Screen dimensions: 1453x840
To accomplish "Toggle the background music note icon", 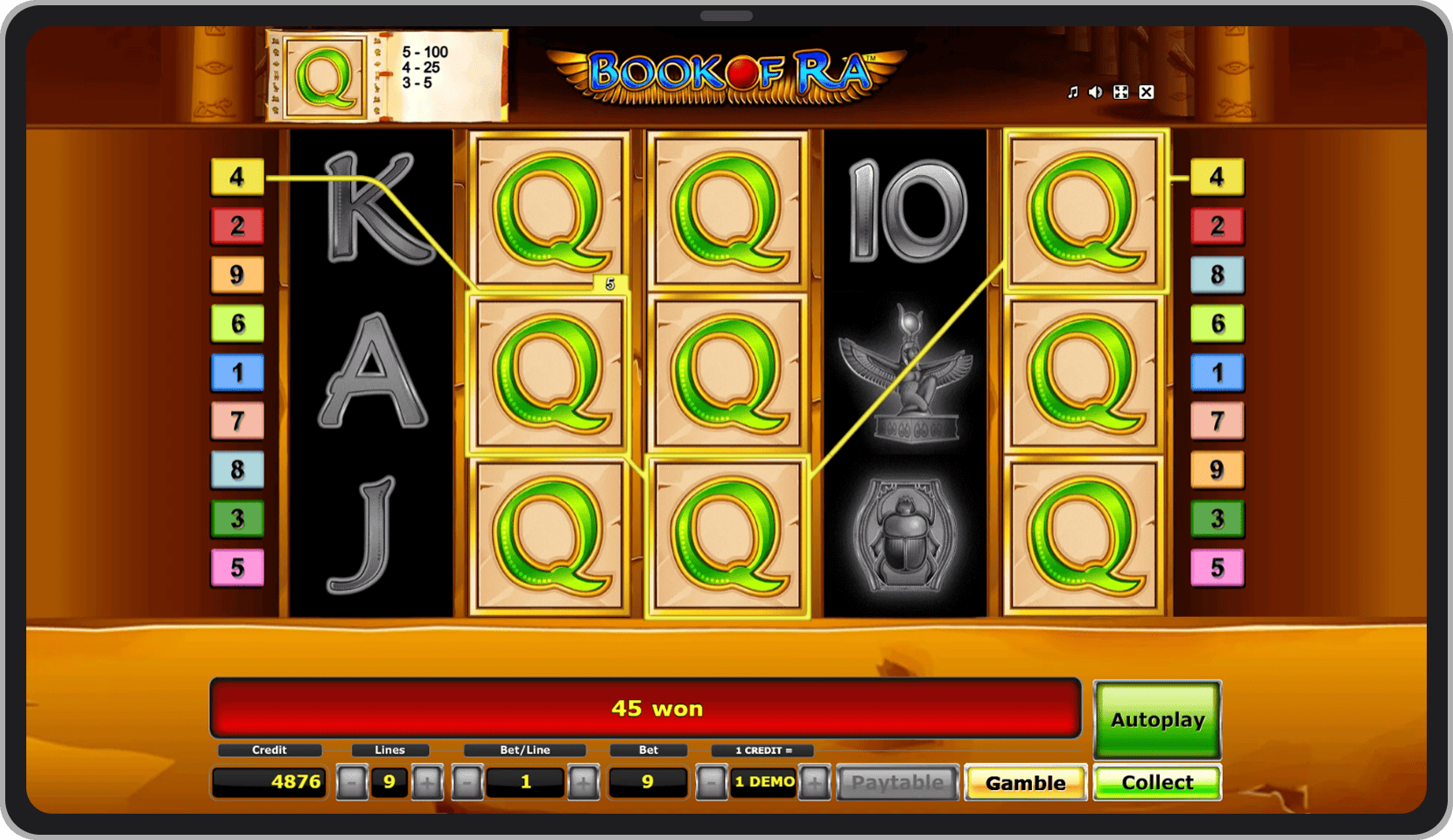I will pyautogui.click(x=1072, y=91).
